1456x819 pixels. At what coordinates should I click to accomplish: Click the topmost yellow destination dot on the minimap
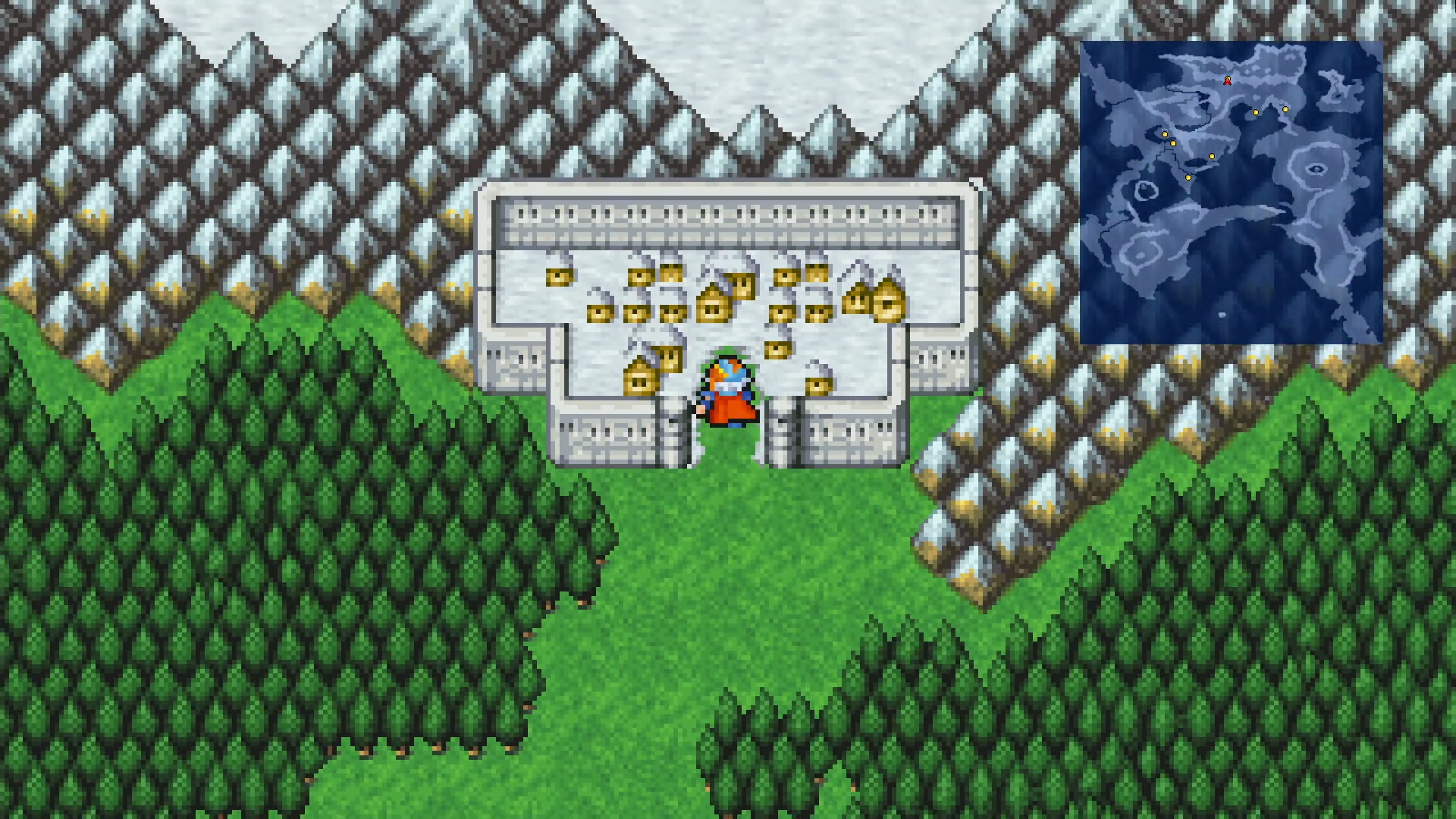(x=1285, y=109)
